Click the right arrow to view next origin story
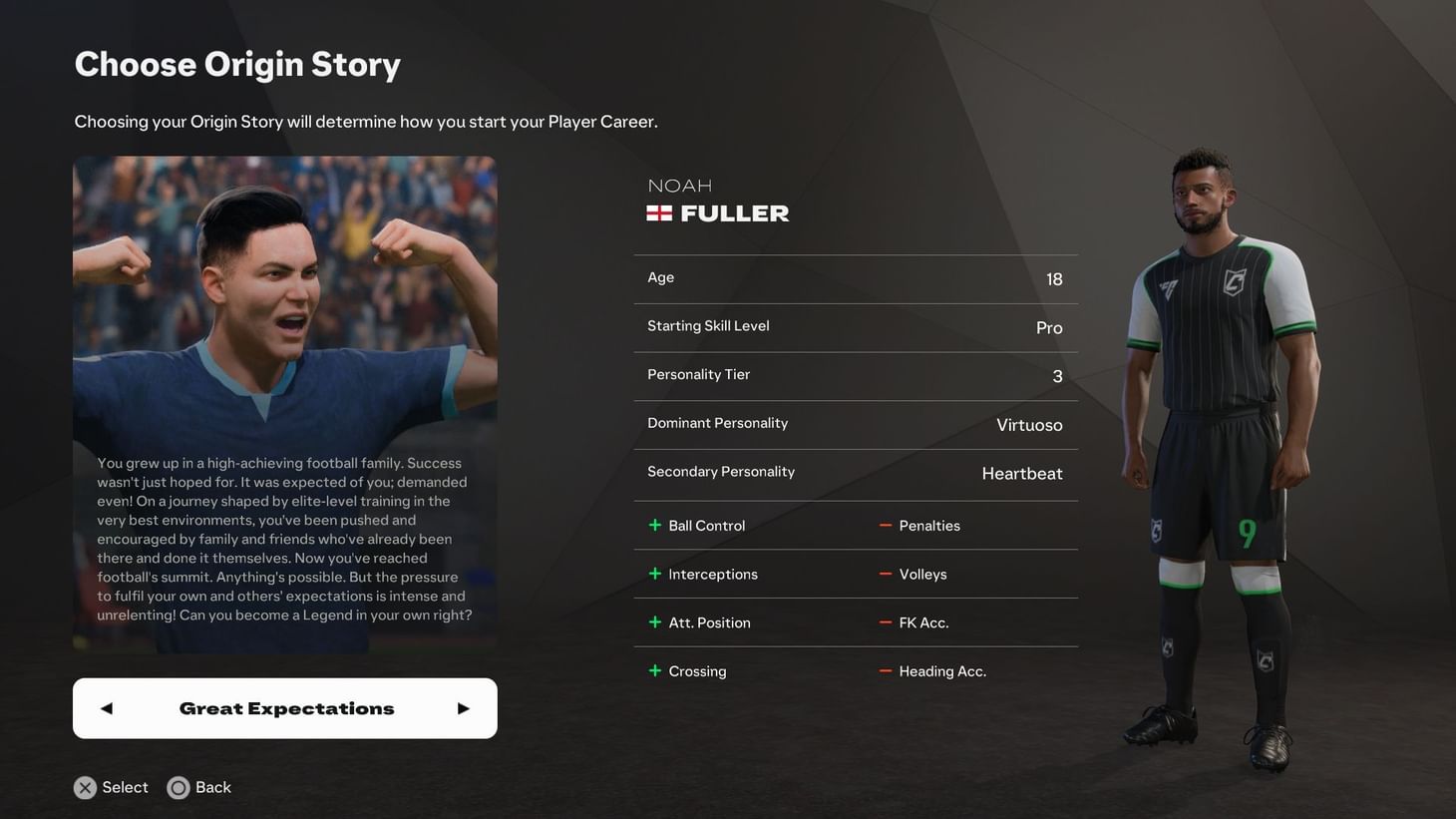Viewport: 1456px width, 819px height. point(463,708)
